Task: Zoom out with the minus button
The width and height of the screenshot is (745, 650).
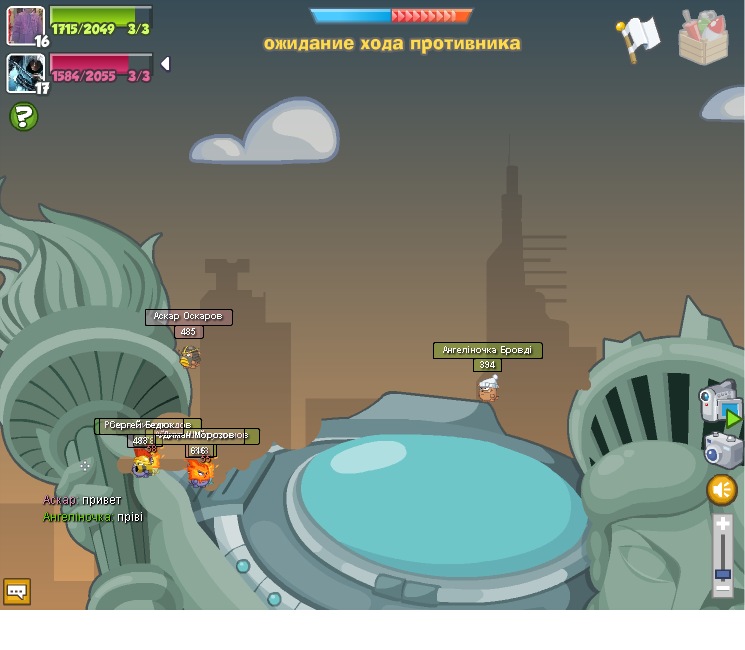Action: 723,589
